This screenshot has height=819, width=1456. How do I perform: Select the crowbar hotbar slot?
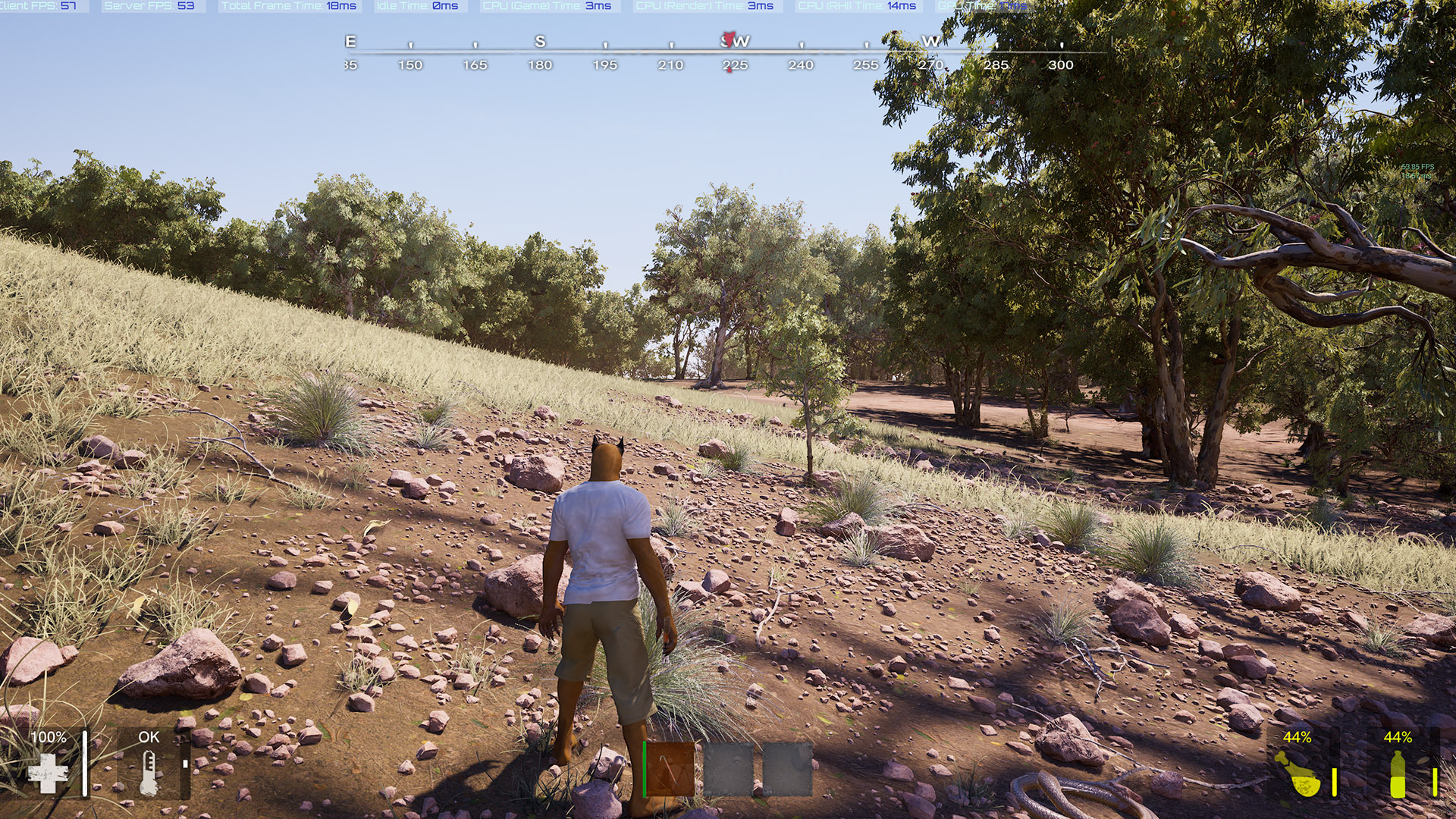[x=670, y=769]
